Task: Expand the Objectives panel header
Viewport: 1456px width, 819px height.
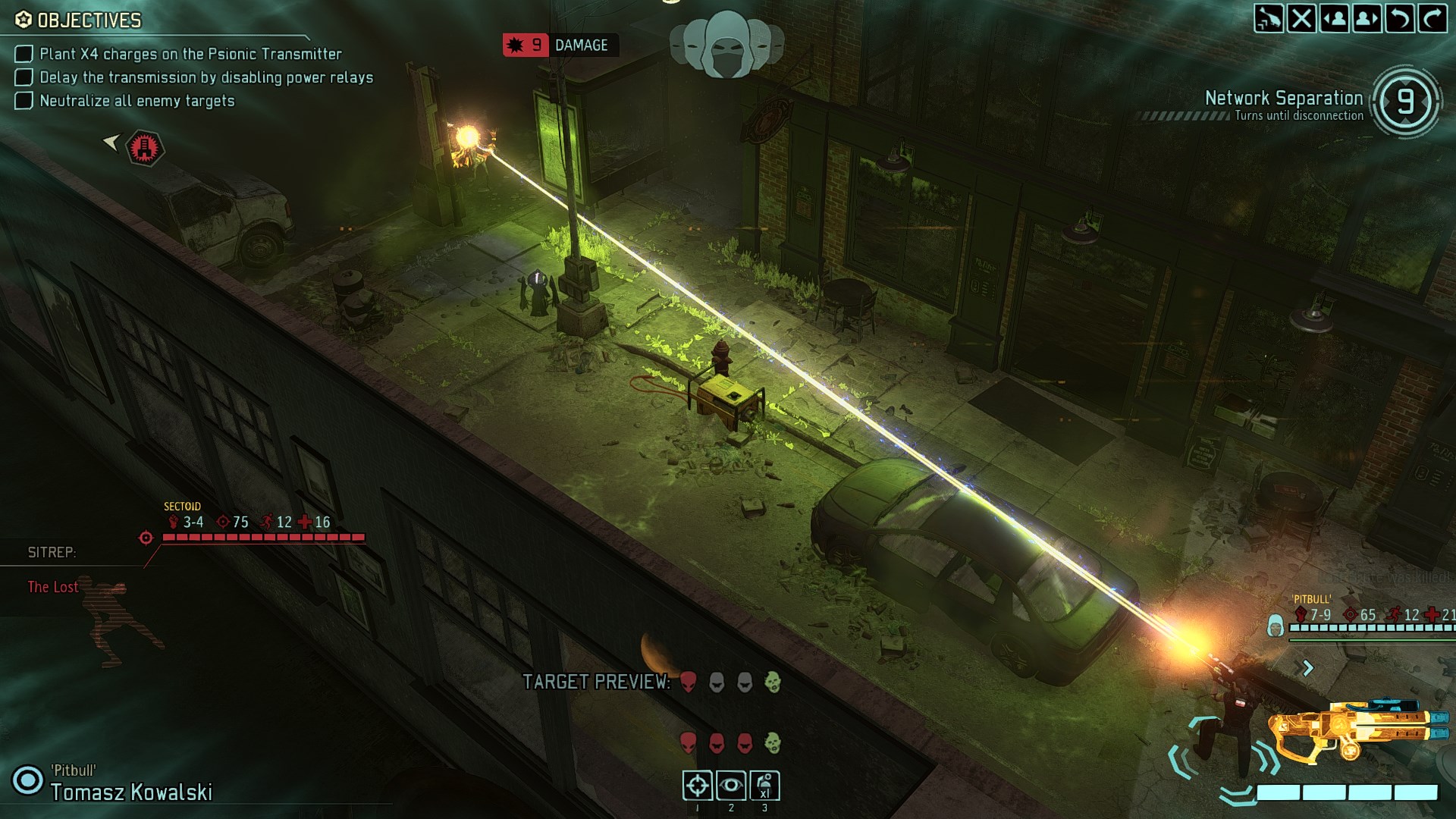Action: pyautogui.click(x=89, y=20)
